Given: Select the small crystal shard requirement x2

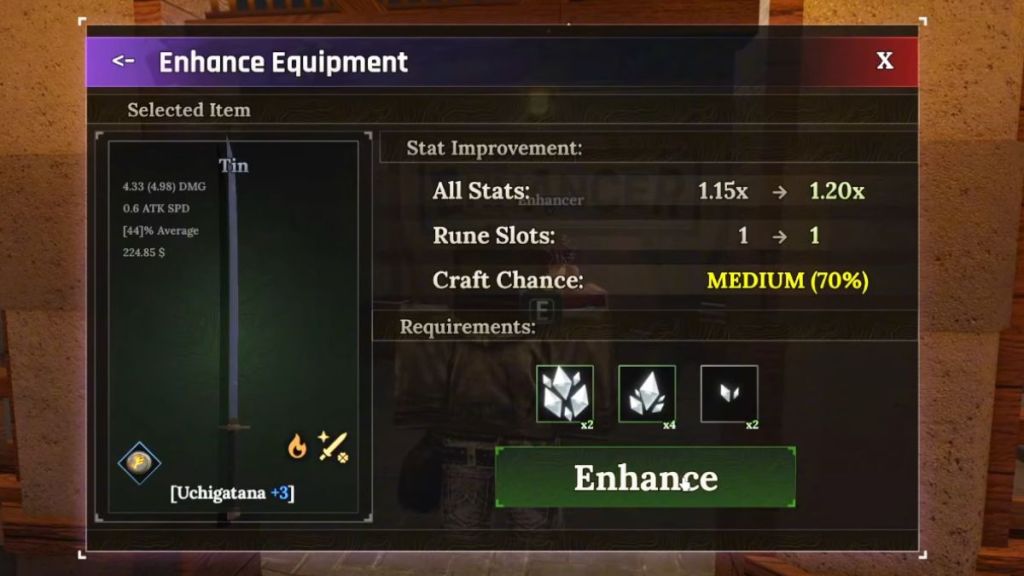Looking at the screenshot, I should tap(729, 394).
